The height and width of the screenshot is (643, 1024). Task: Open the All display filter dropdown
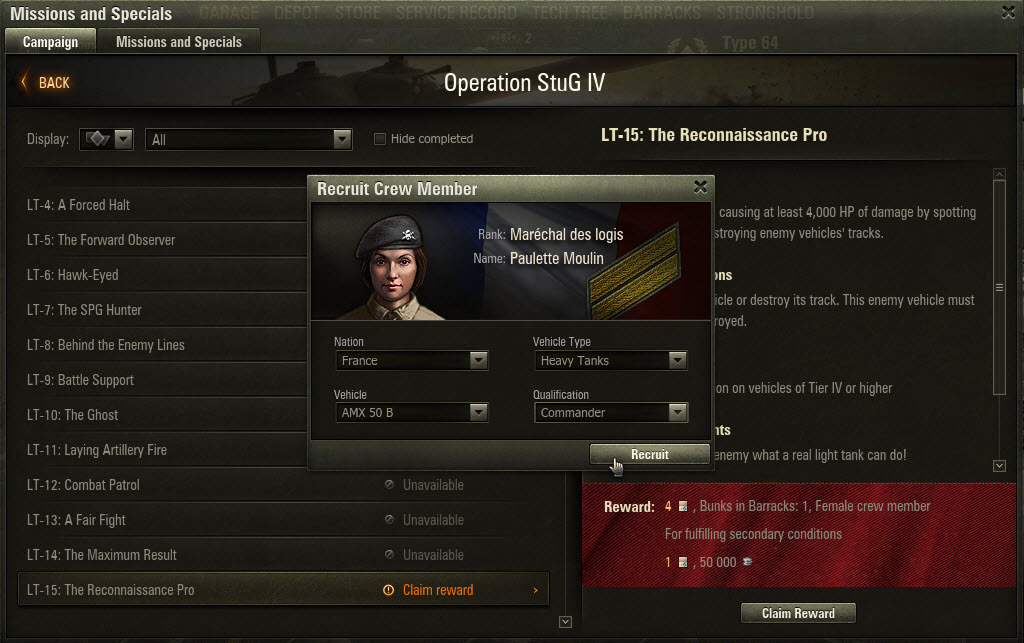249,140
